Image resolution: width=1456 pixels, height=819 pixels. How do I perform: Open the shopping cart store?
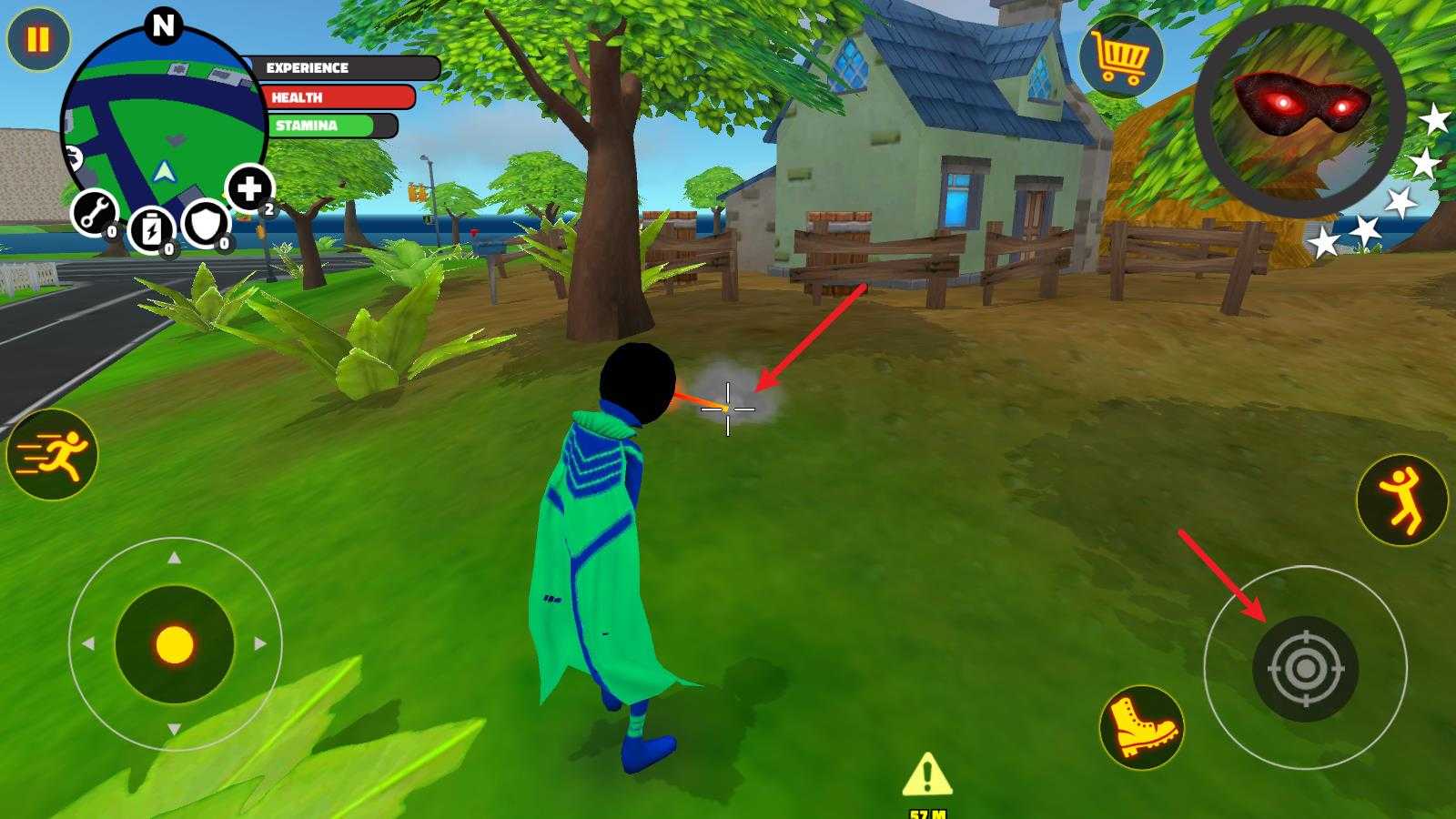1121,57
